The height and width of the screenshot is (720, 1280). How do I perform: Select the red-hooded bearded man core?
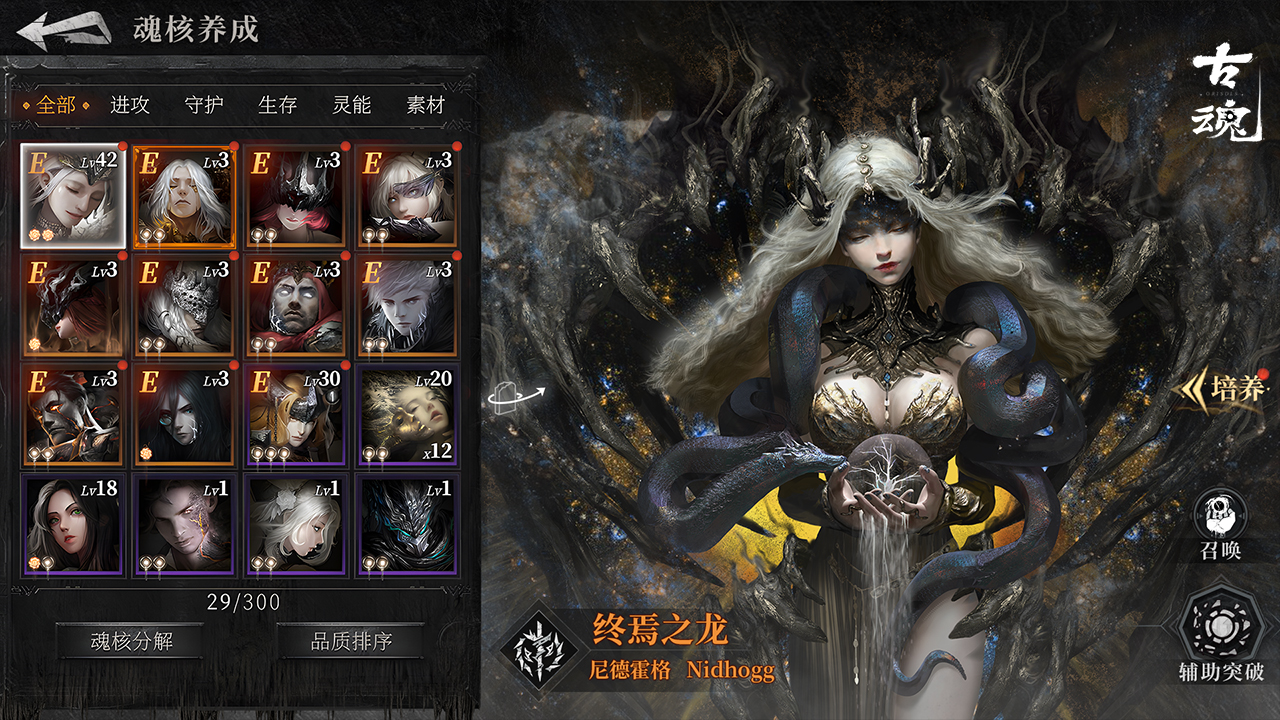point(296,306)
